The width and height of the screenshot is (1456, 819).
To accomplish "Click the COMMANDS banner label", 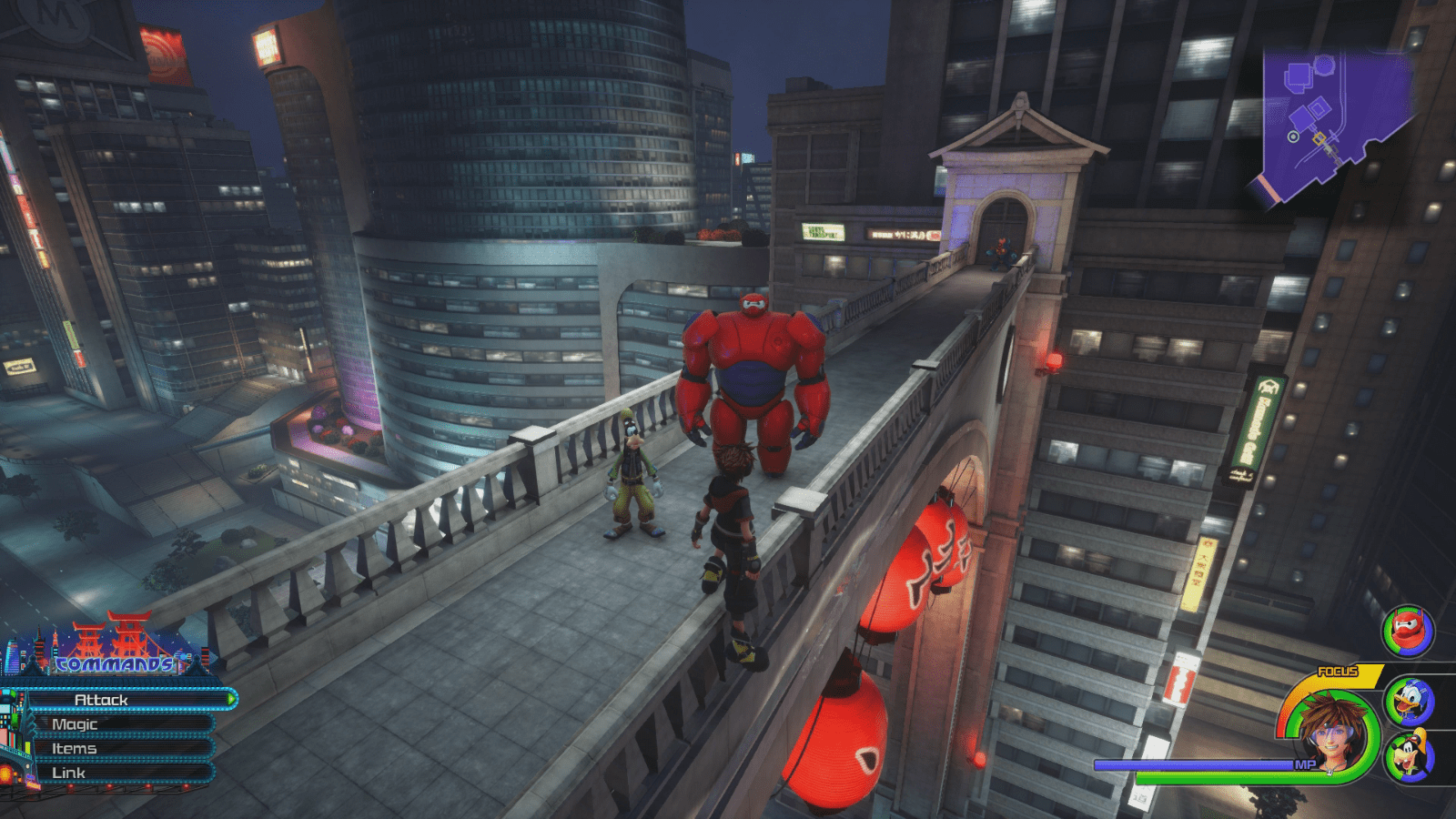I will pyautogui.click(x=114, y=666).
